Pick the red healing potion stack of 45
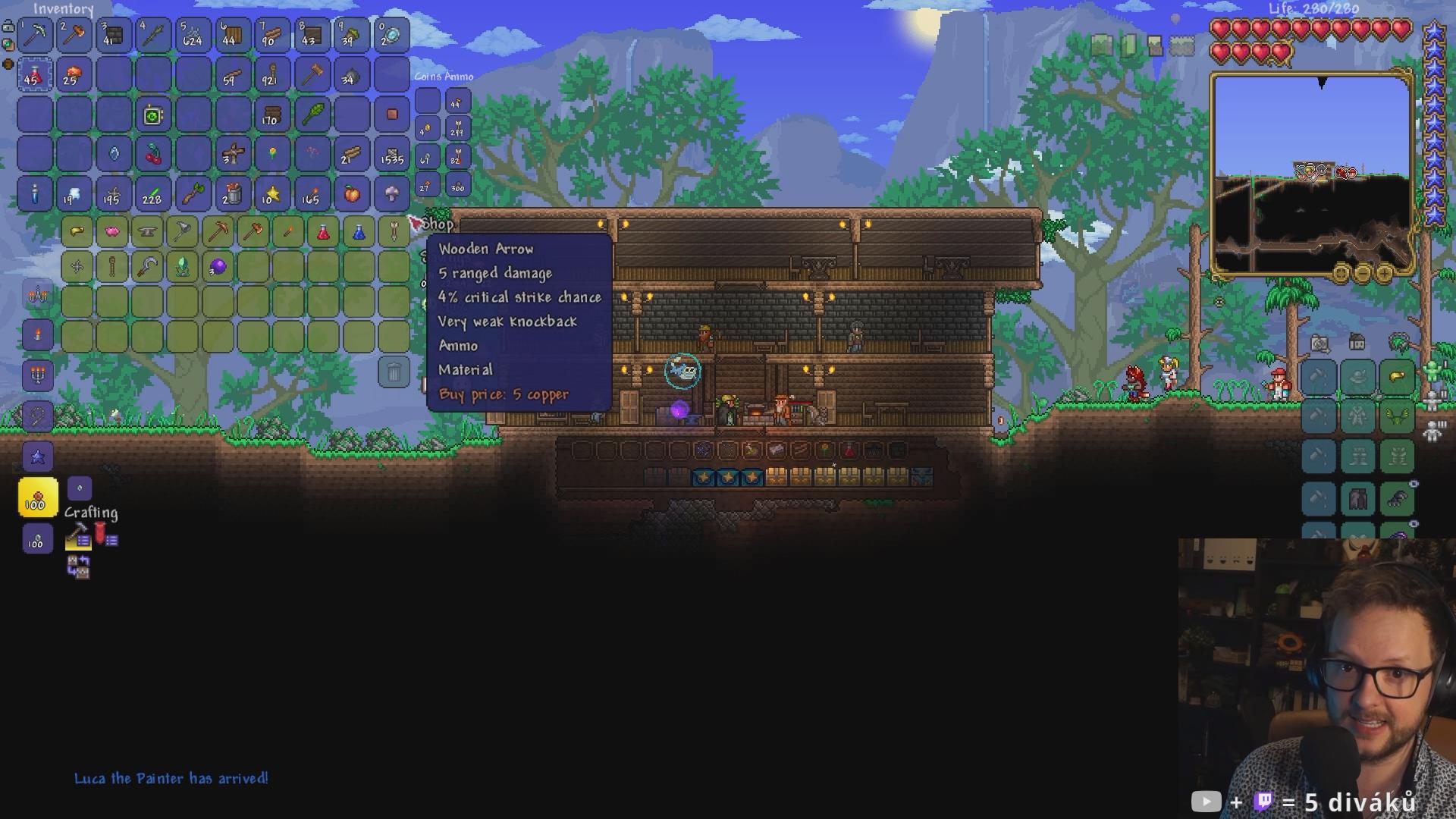The height and width of the screenshot is (819, 1456). [x=35, y=75]
